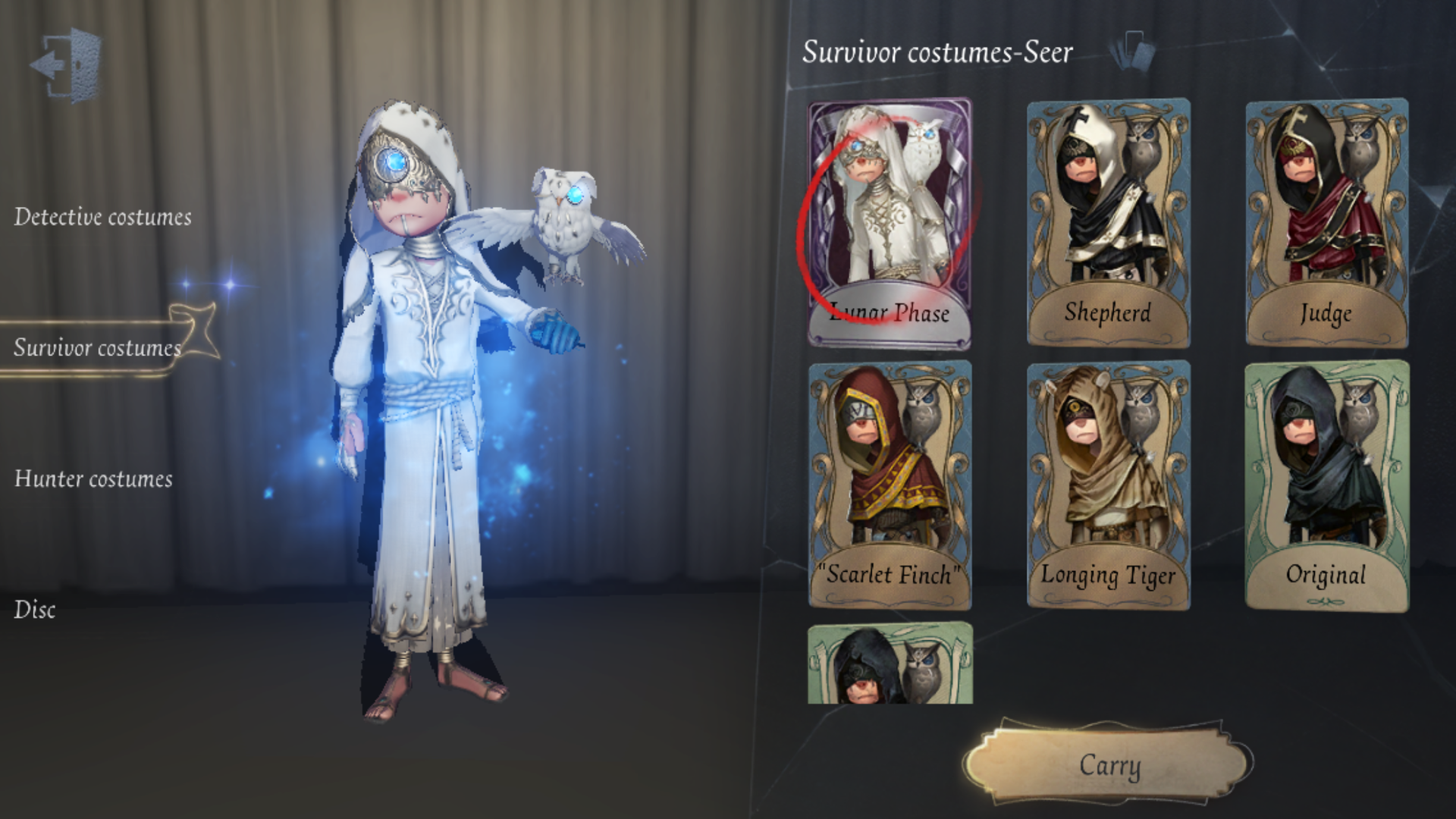Image resolution: width=1456 pixels, height=819 pixels.
Task: Tap the cards icon beside the title
Action: [x=1132, y=50]
